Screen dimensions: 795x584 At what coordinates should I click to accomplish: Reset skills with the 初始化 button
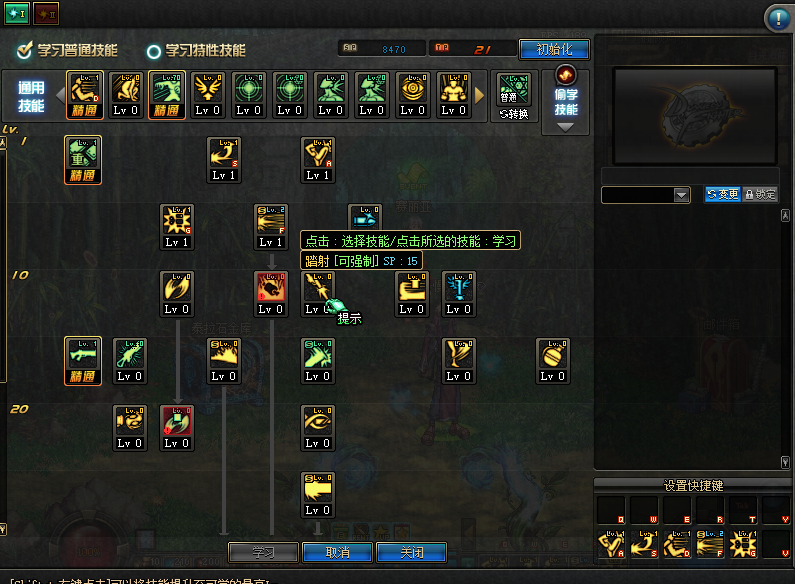[x=554, y=49]
